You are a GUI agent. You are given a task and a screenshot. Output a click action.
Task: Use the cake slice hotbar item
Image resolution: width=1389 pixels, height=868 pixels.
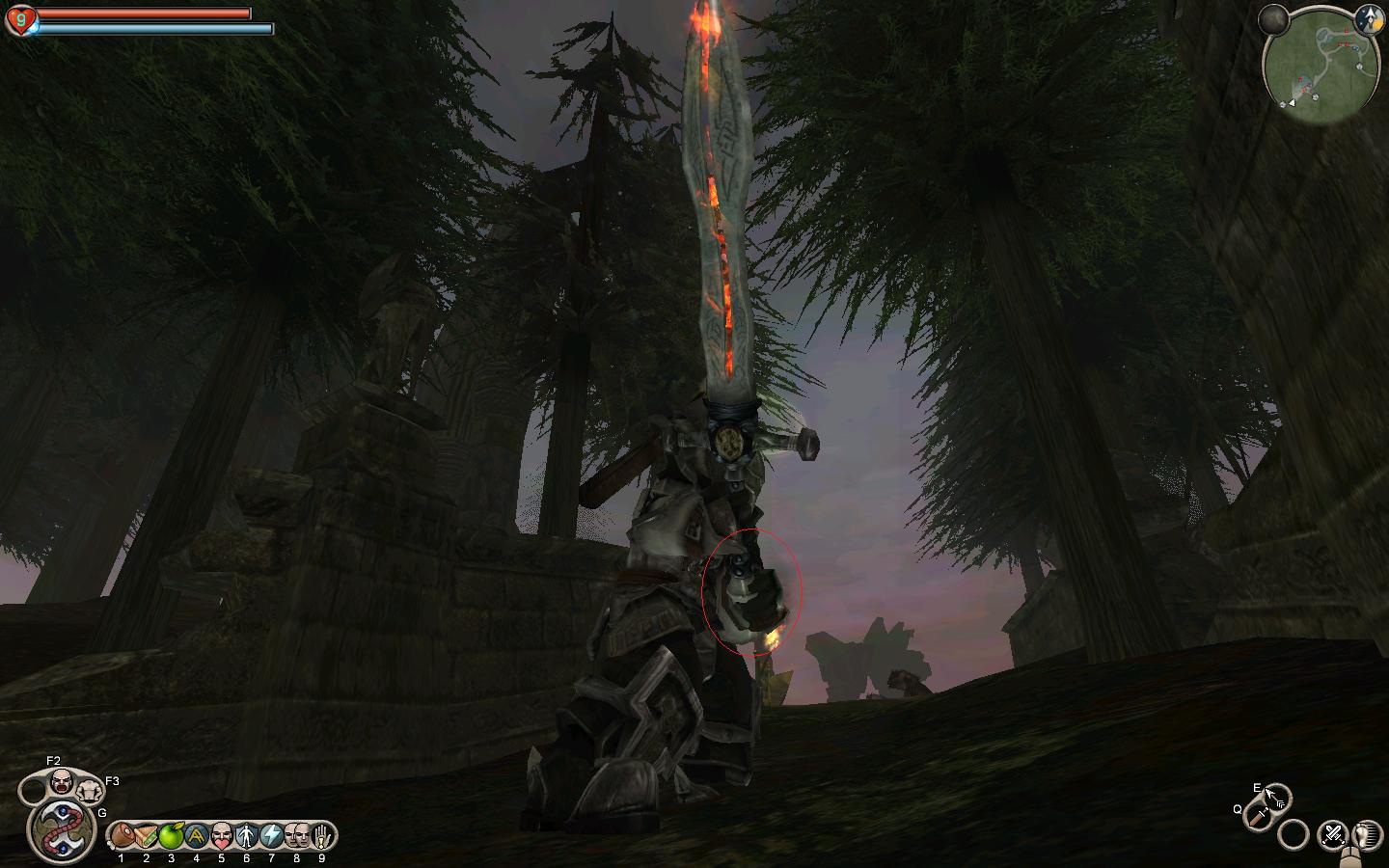coord(147,835)
